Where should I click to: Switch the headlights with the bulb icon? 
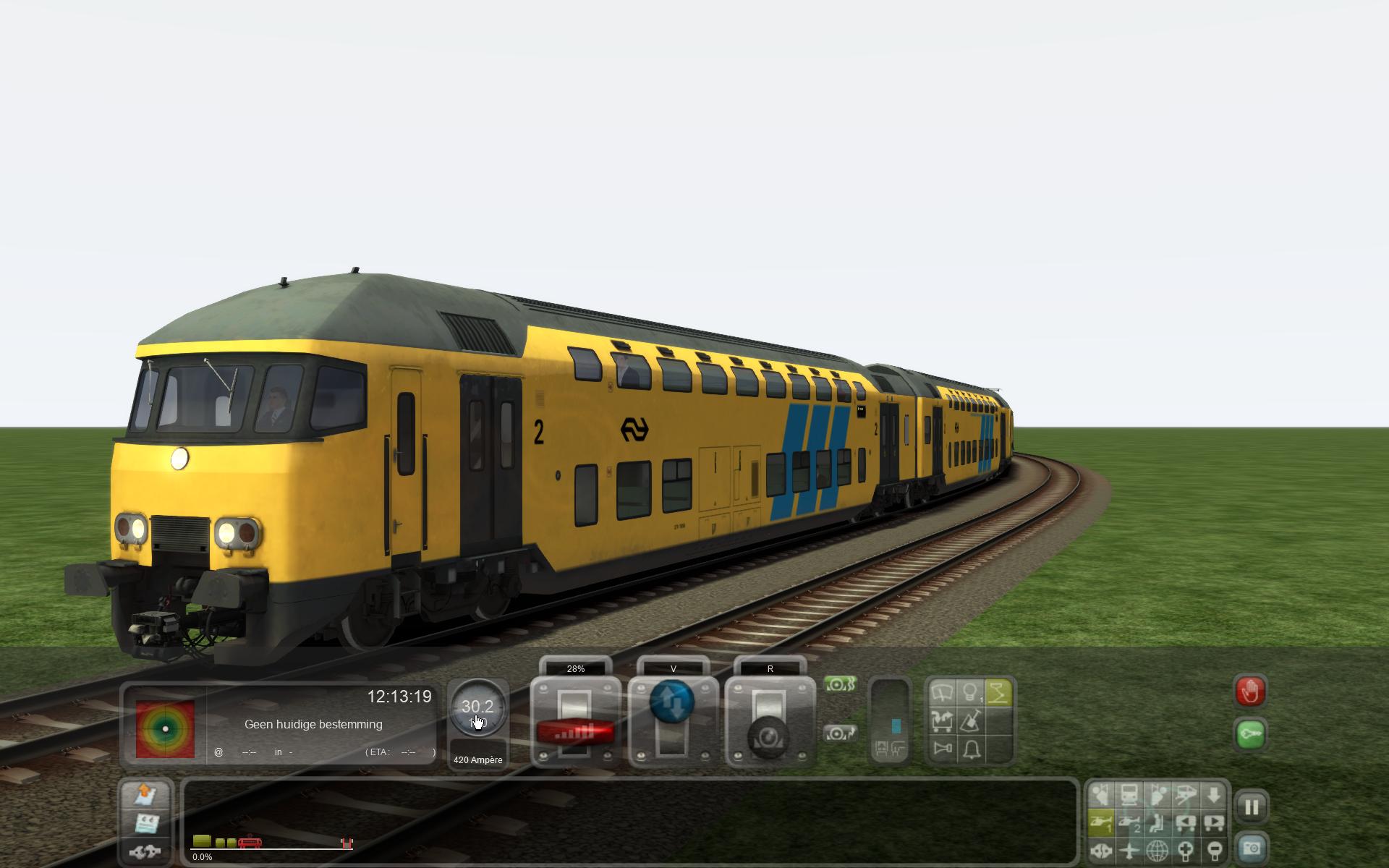(x=970, y=693)
